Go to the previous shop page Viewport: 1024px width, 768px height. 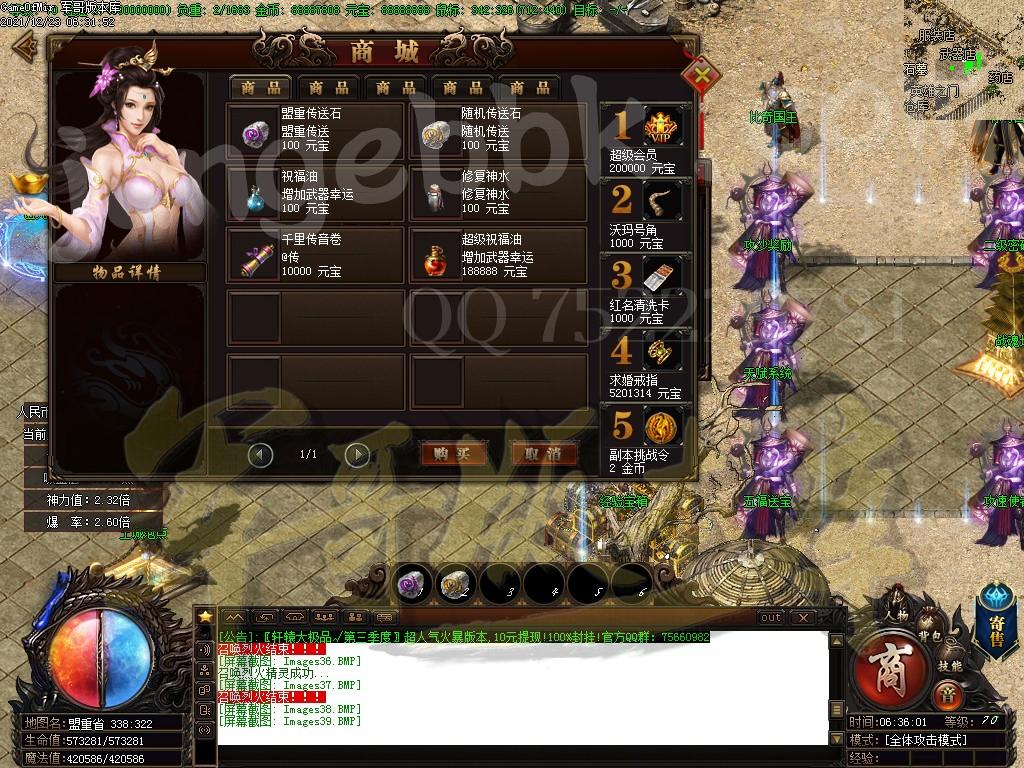pos(260,455)
